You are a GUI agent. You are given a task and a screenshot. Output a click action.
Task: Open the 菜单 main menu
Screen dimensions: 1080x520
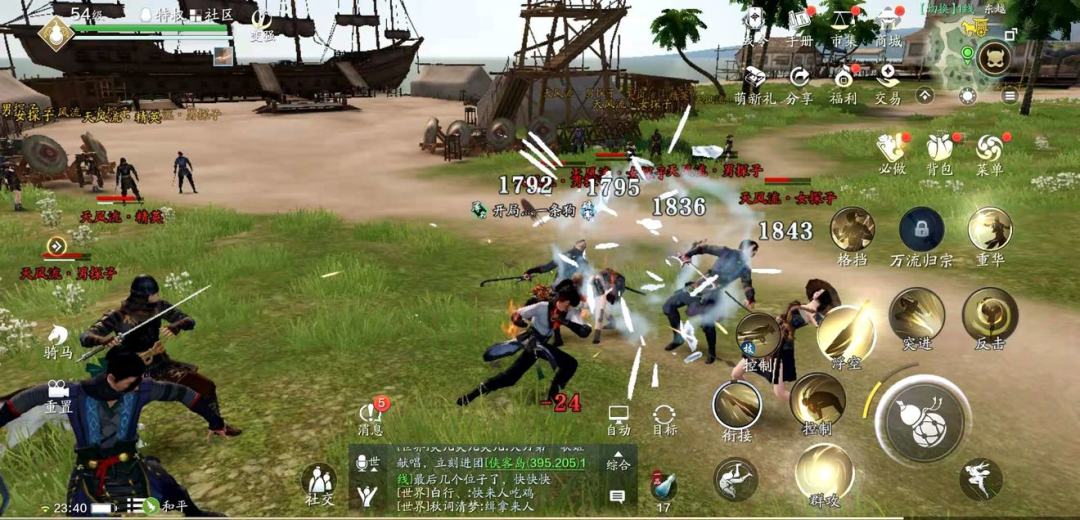pyautogui.click(x=989, y=150)
